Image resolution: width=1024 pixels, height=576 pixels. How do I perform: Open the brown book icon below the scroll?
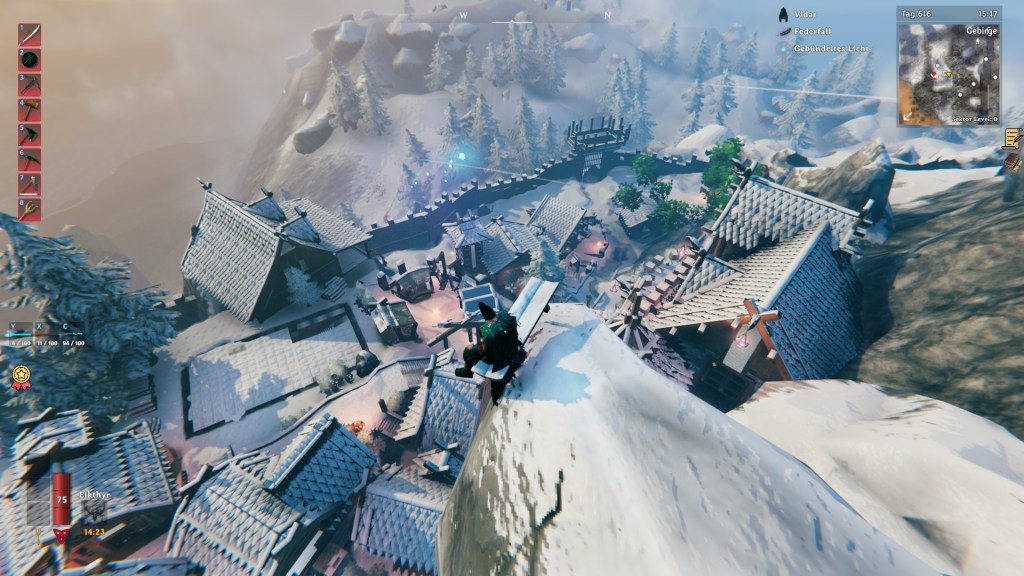pos(1012,162)
